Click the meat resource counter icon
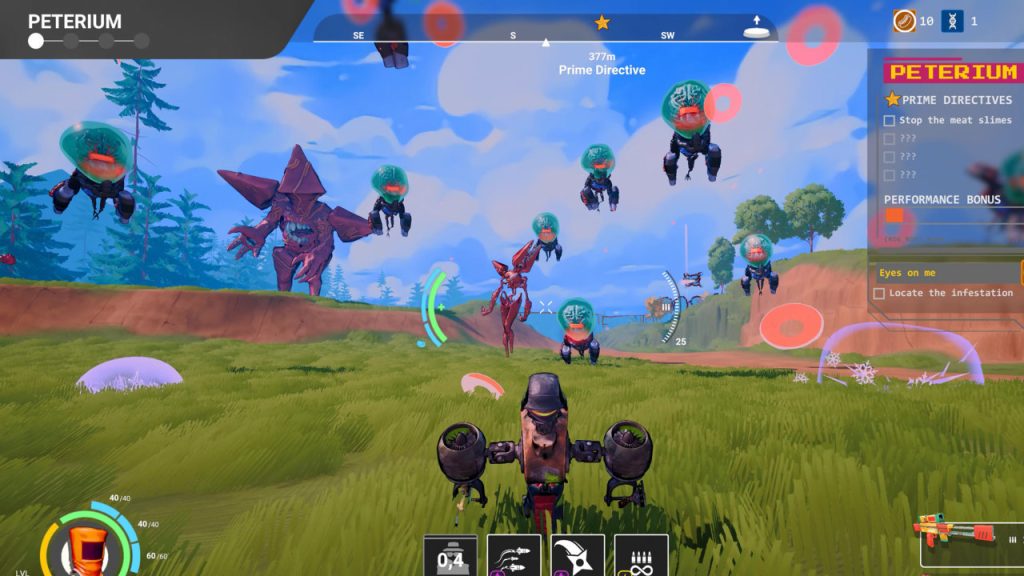The width and height of the screenshot is (1024, 576). tap(904, 21)
